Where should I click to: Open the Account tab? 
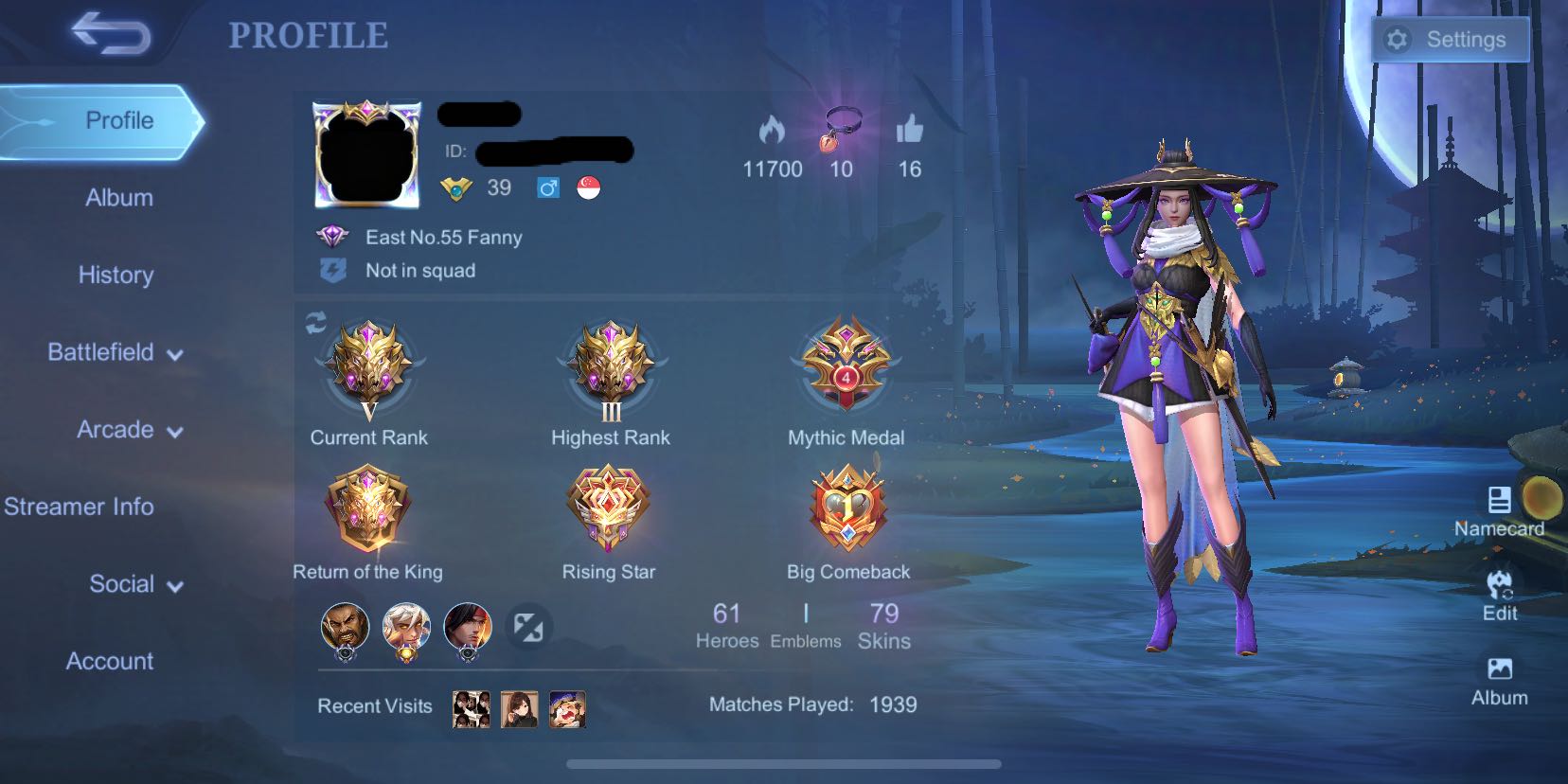[x=110, y=662]
